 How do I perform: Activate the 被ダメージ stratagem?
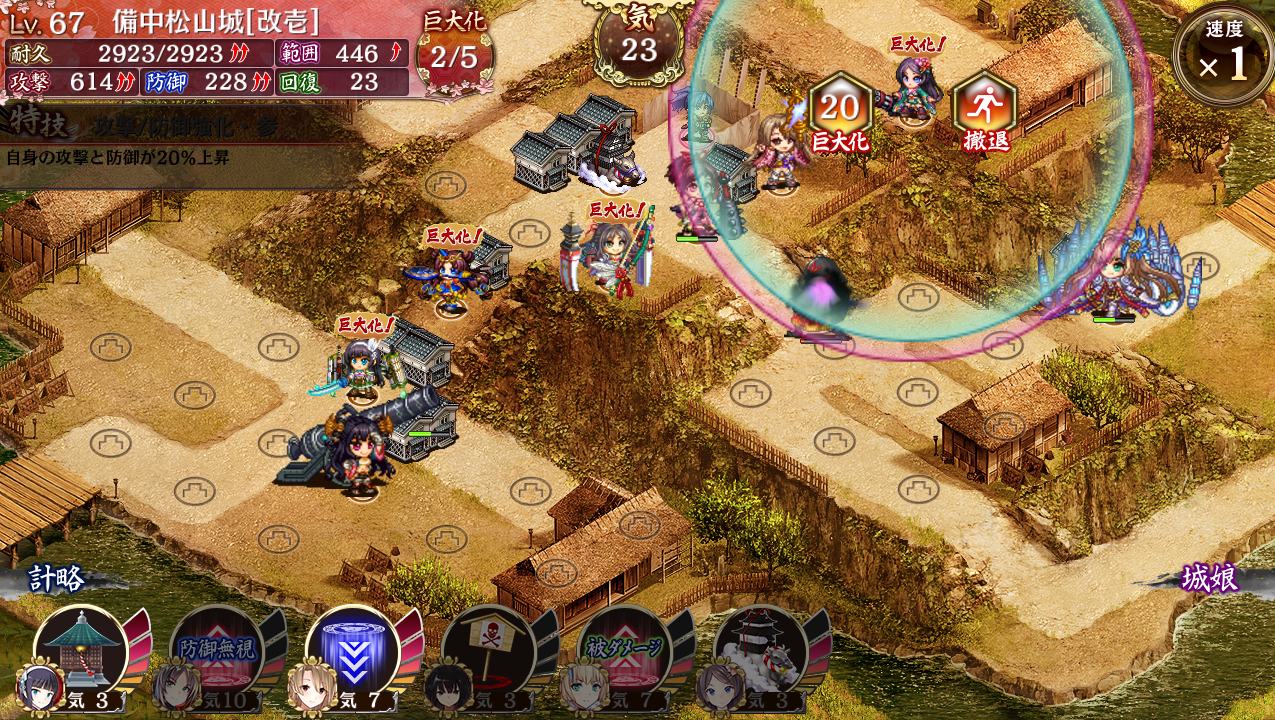(625, 652)
